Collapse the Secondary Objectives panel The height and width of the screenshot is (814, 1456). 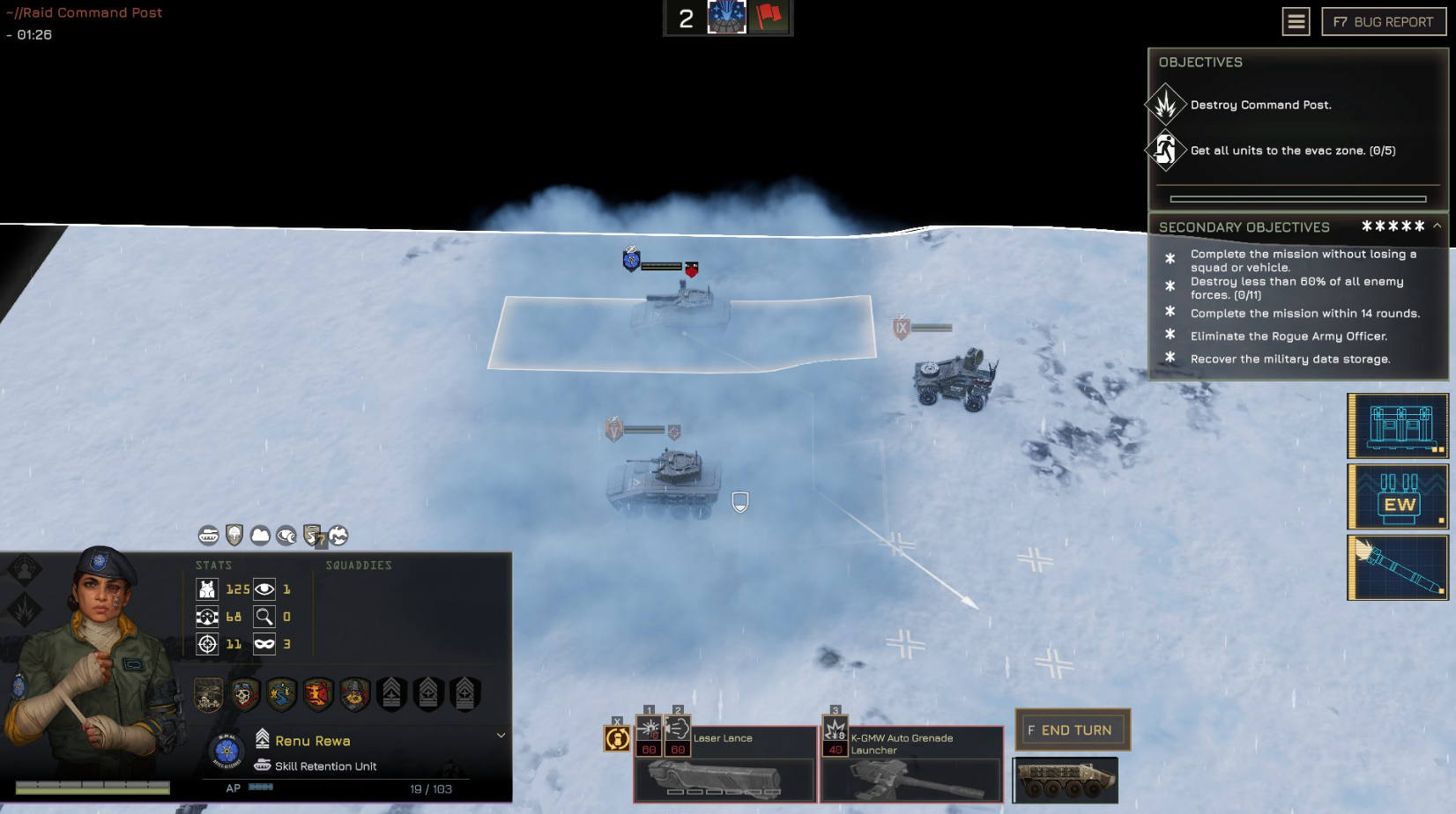pos(1437,226)
